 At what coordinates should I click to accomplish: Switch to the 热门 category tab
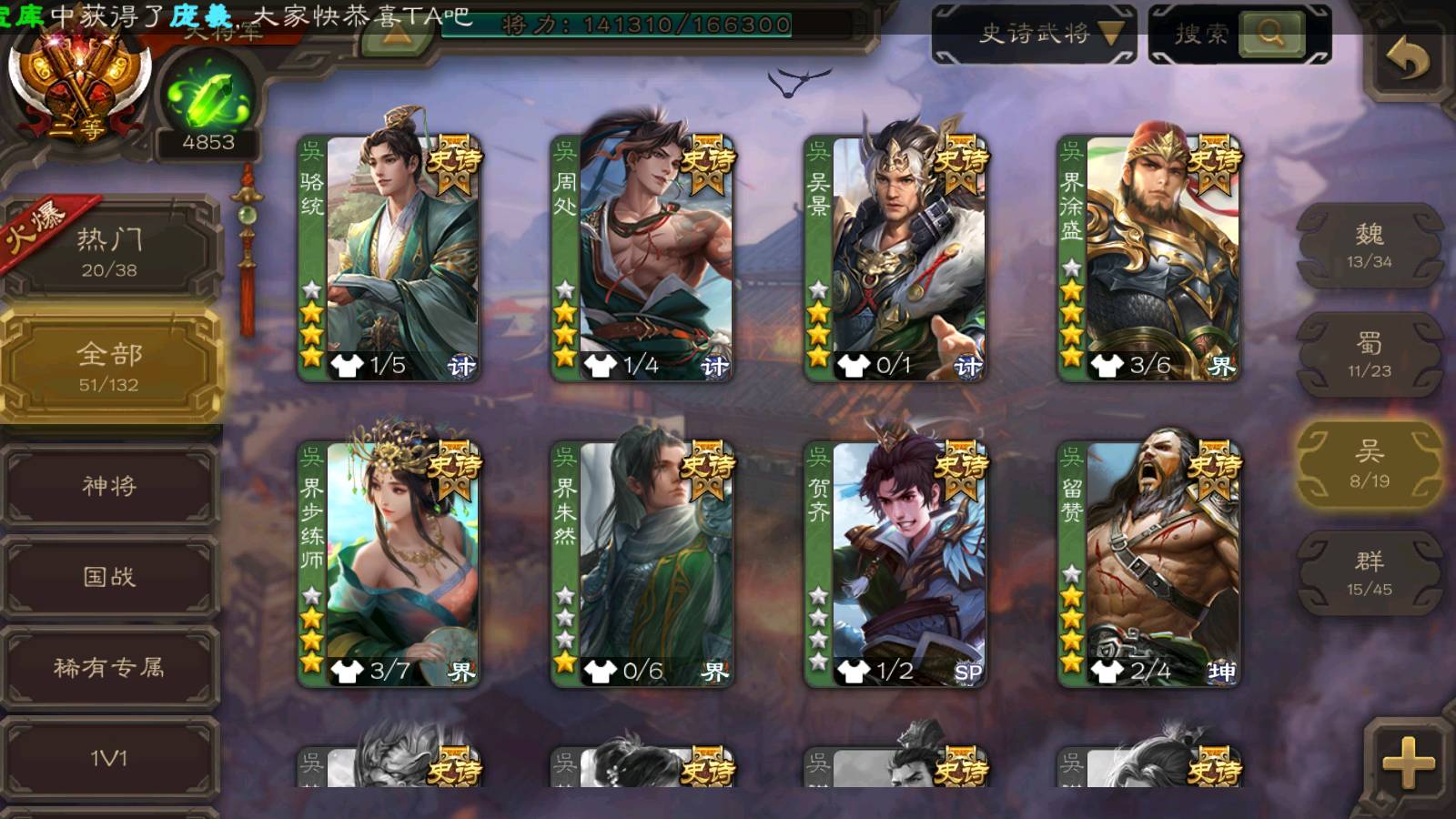tap(109, 250)
